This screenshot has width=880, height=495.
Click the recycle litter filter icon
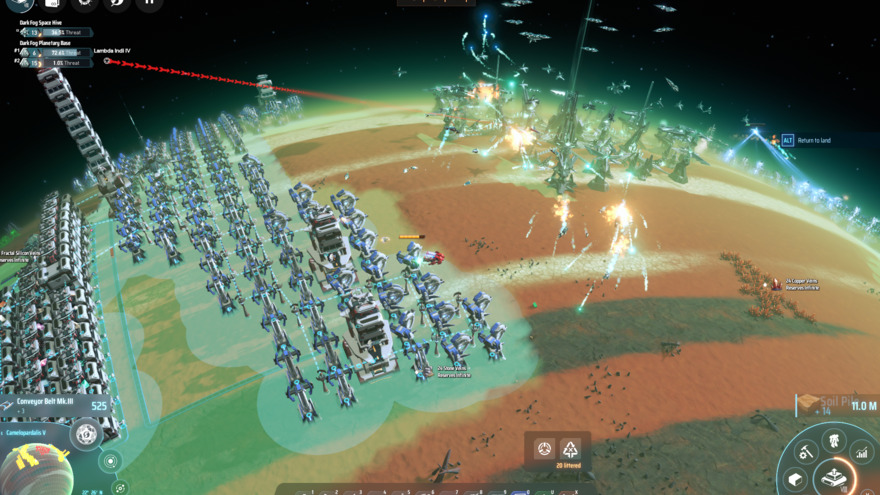coord(570,448)
